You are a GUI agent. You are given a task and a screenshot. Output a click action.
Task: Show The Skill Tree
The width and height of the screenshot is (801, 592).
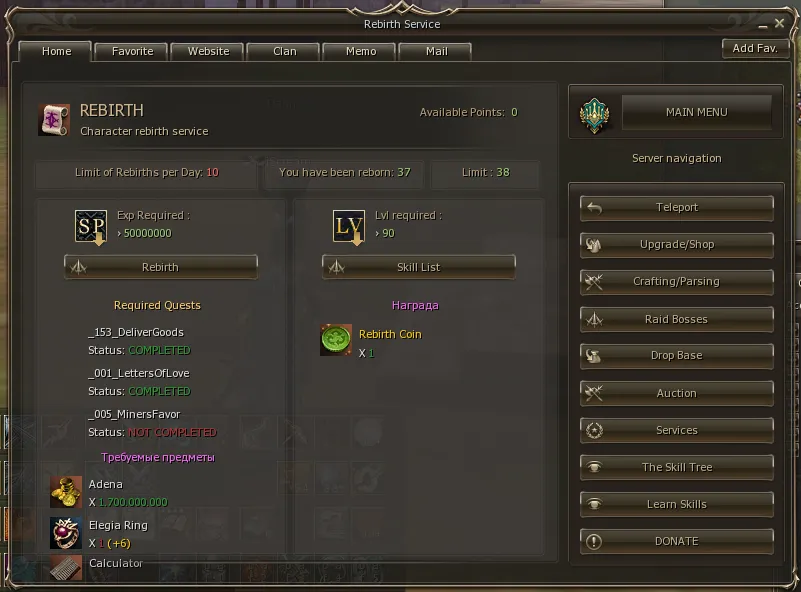[677, 467]
